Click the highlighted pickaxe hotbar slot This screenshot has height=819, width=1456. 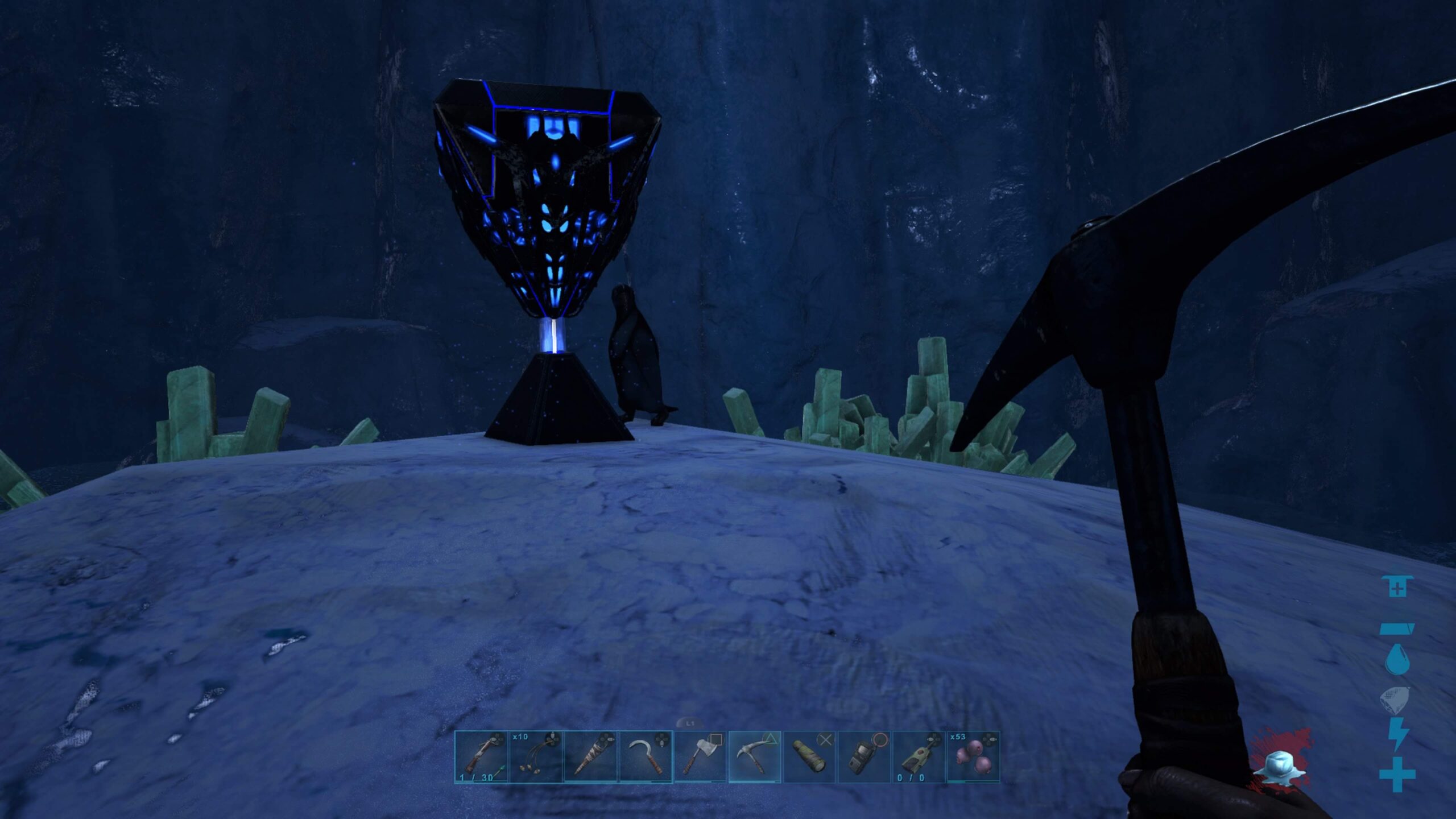[x=755, y=757]
